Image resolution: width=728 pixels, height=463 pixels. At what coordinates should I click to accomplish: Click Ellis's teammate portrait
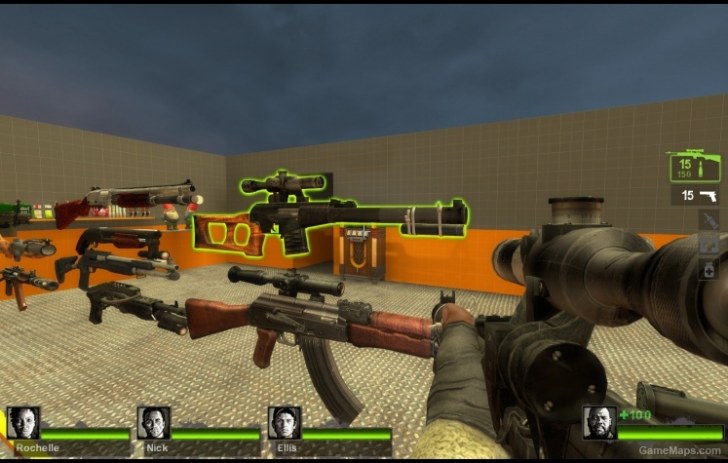[x=284, y=422]
